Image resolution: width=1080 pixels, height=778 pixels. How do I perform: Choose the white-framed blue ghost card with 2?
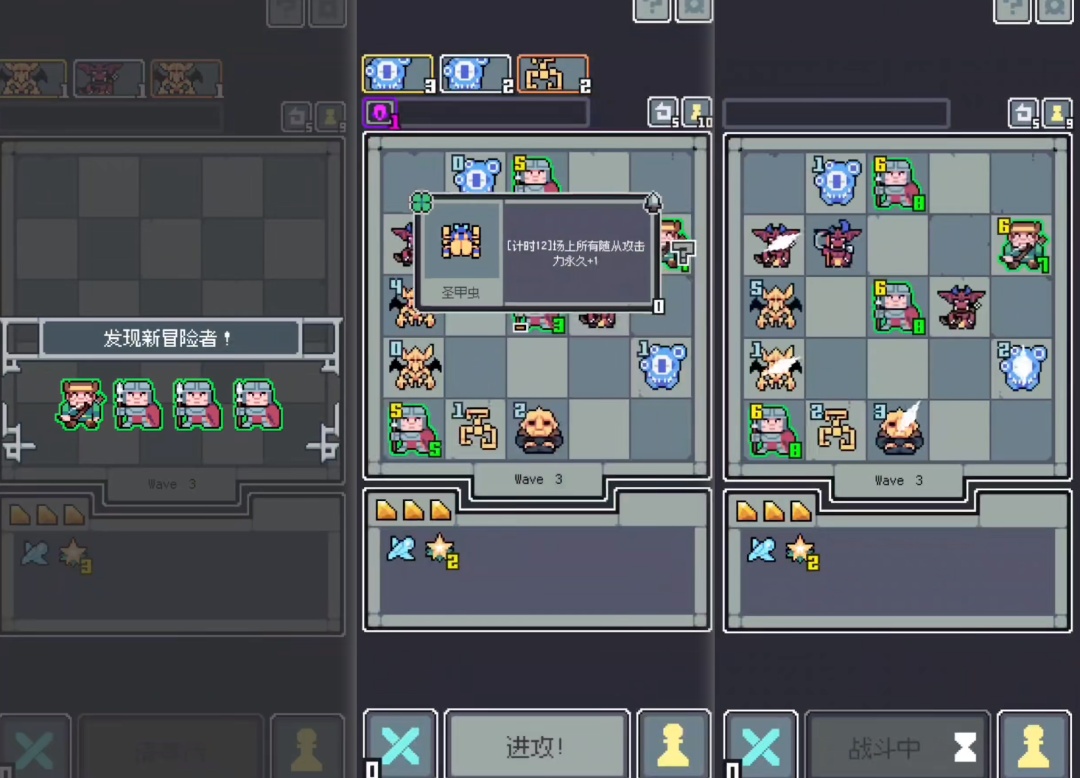[475, 74]
